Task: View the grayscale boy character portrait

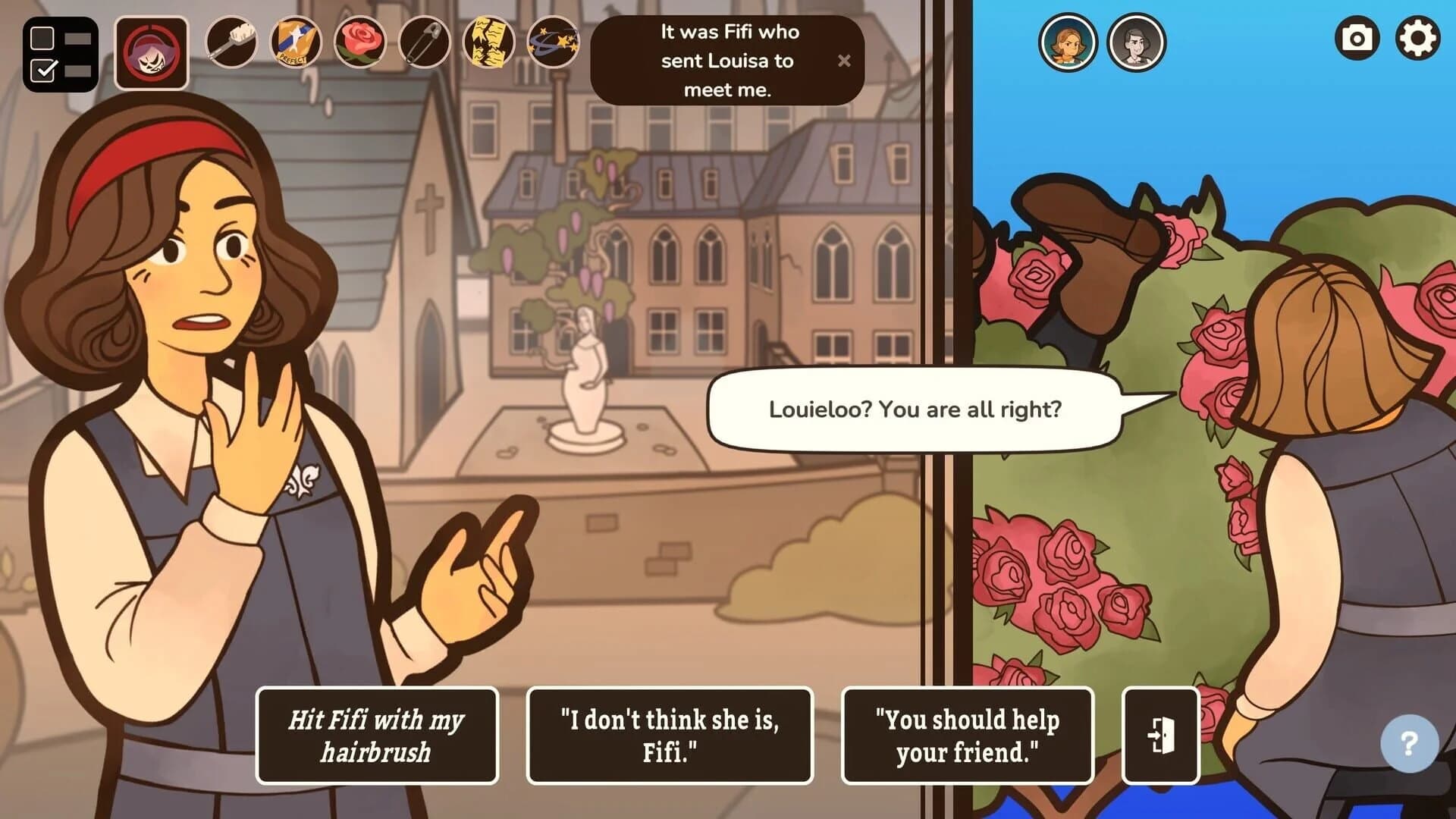Action: coord(1137,43)
